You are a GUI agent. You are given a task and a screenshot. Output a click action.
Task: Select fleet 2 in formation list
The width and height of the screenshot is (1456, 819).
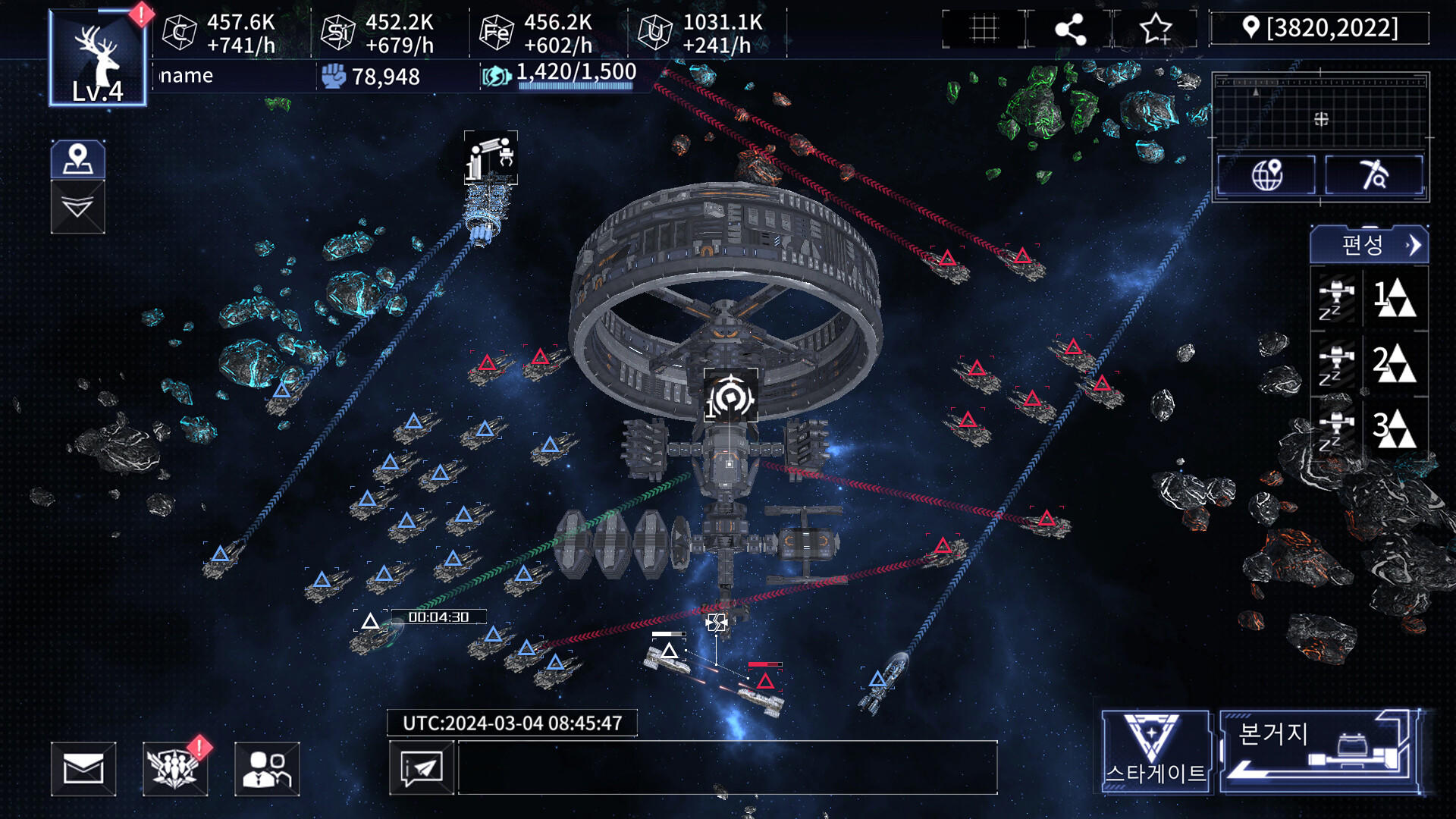click(1370, 363)
